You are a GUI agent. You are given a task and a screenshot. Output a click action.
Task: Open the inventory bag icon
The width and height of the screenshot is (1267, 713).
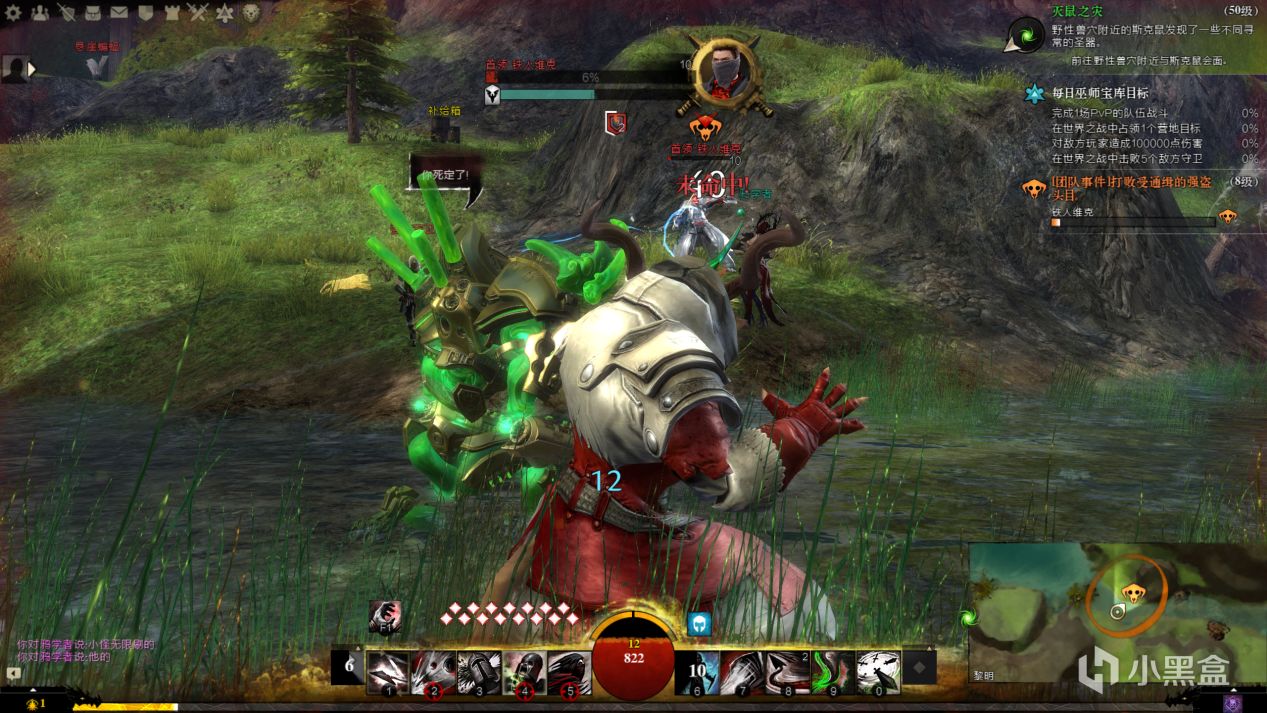(93, 13)
